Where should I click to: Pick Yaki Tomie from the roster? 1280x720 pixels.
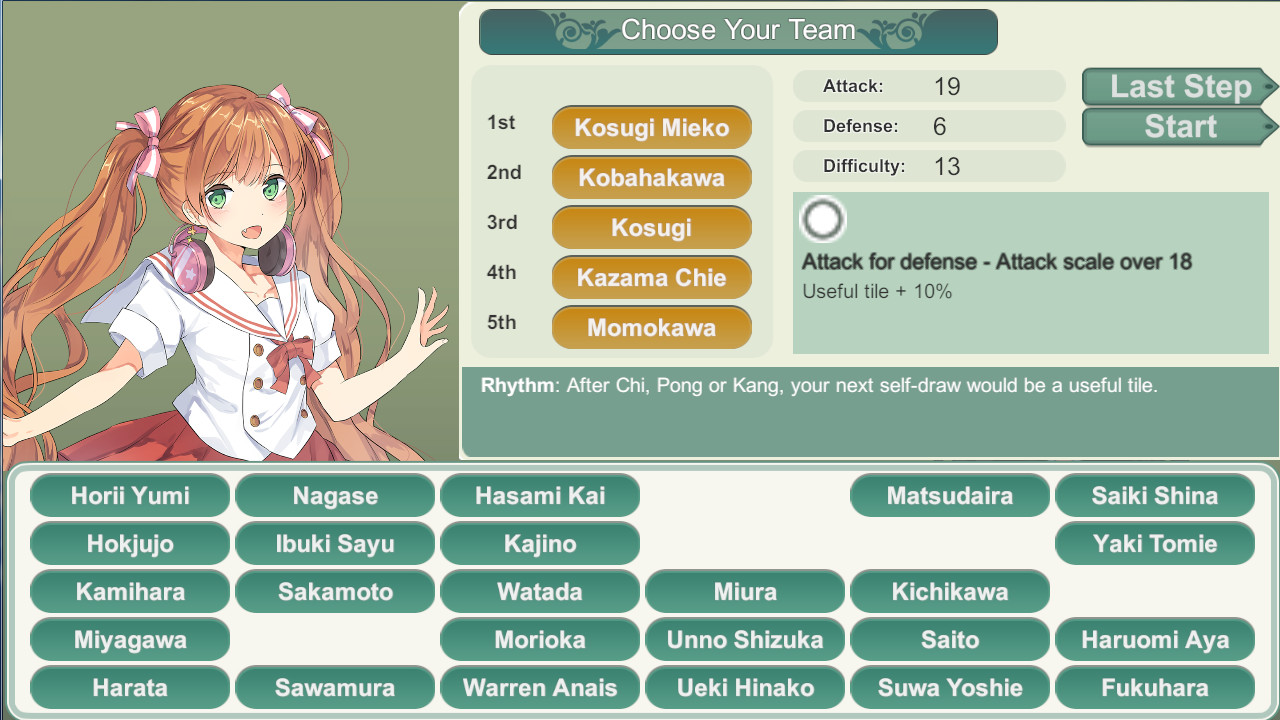coord(1155,543)
